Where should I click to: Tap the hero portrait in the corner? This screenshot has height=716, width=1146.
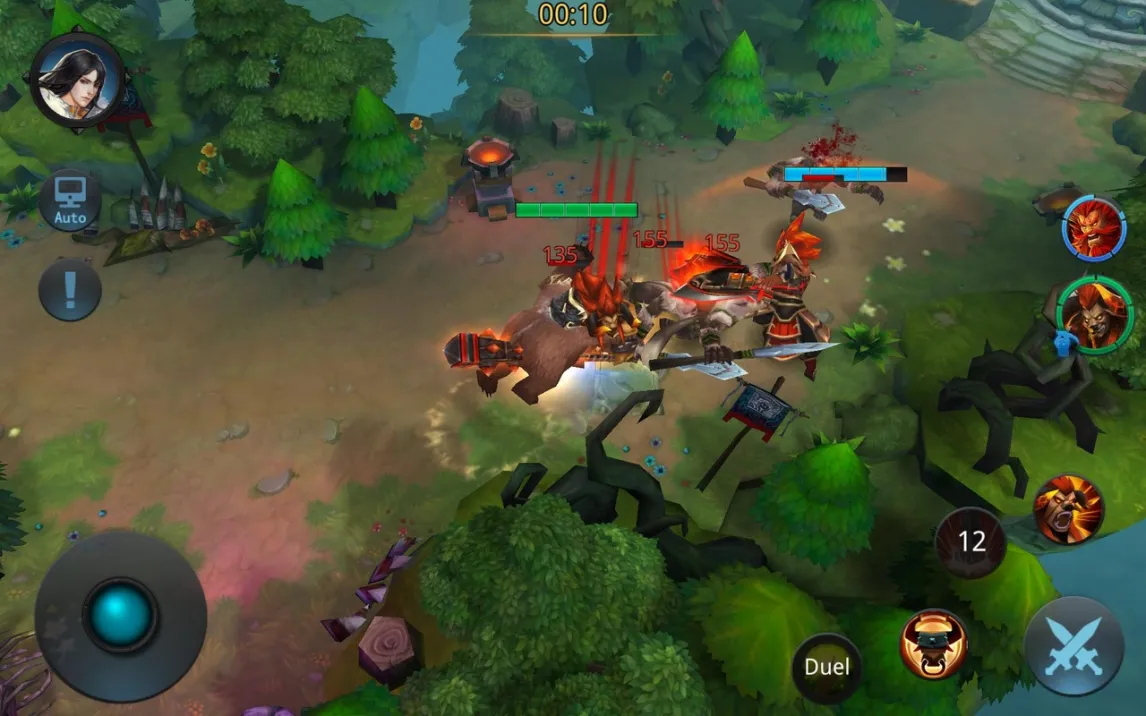tap(76, 79)
